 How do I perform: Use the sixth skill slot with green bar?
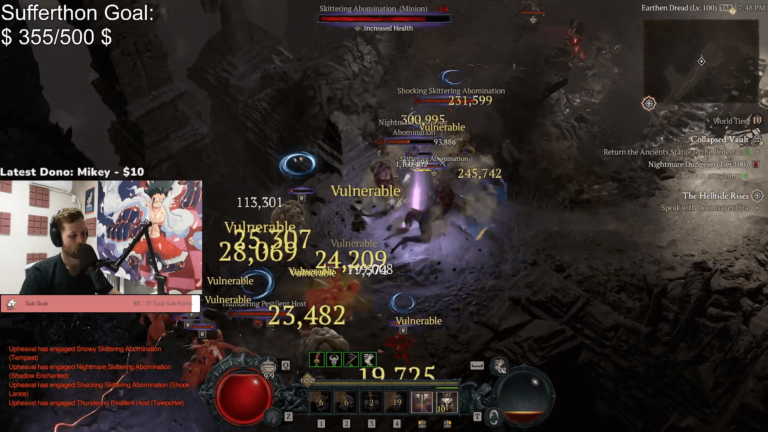[x=446, y=402]
